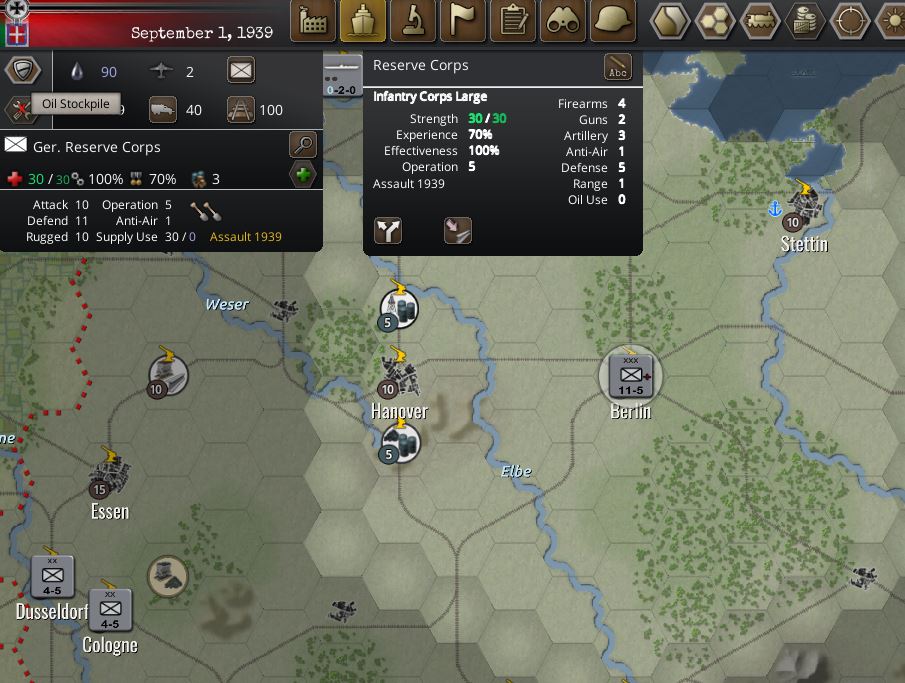This screenshot has width=905, height=683.
Task: Open the clipboard reports screen
Action: tap(513, 20)
